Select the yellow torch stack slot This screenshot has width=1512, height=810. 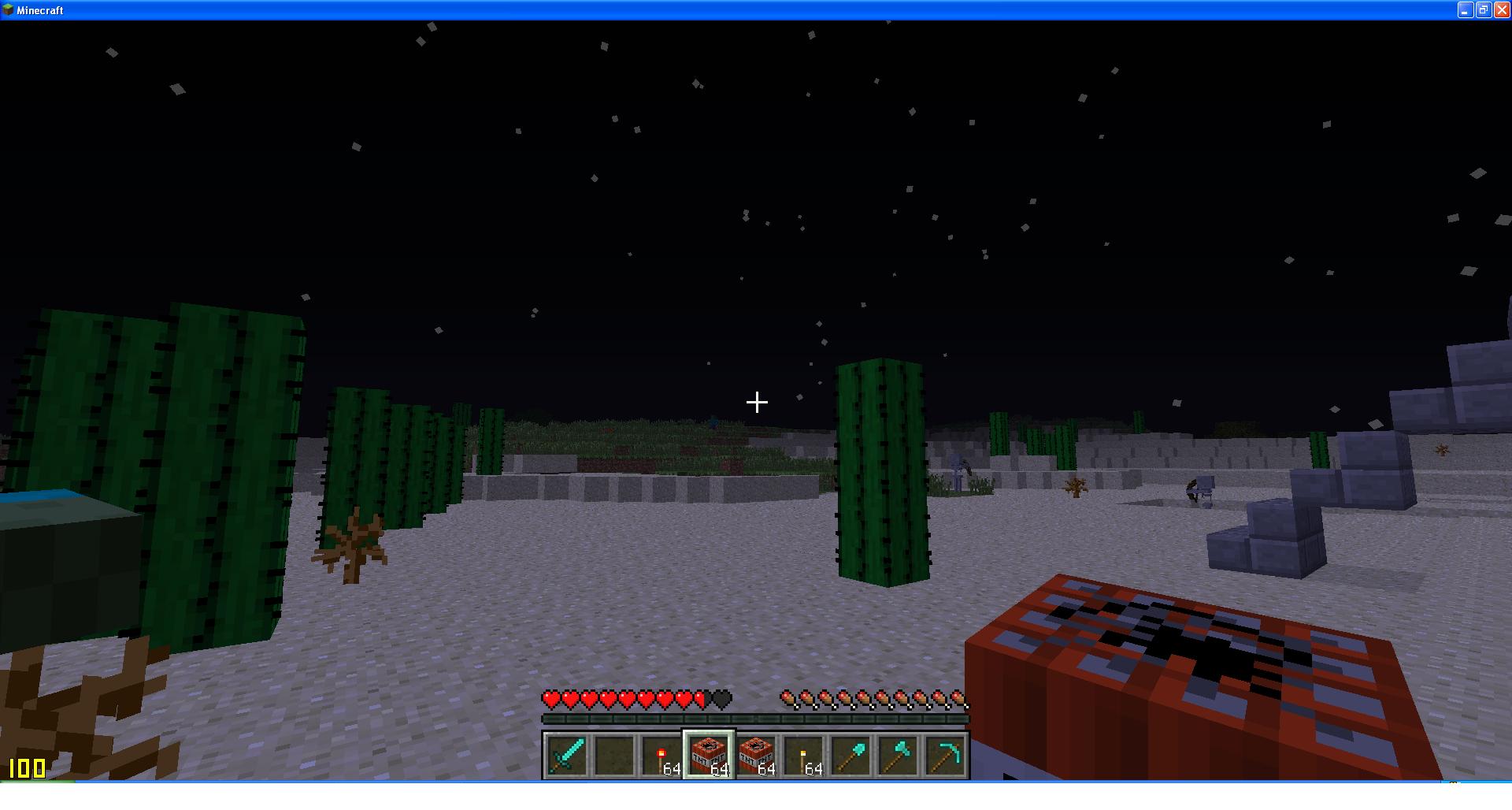803,755
